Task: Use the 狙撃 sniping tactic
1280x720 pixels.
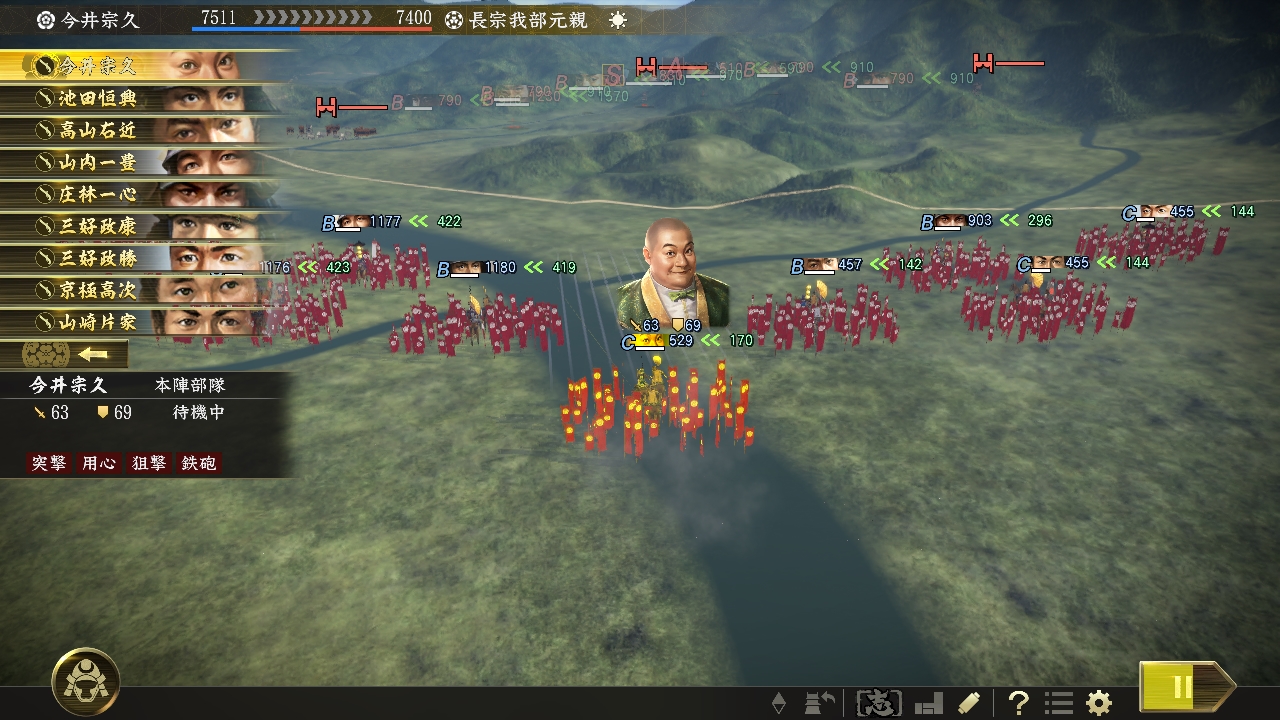Action: (x=148, y=463)
